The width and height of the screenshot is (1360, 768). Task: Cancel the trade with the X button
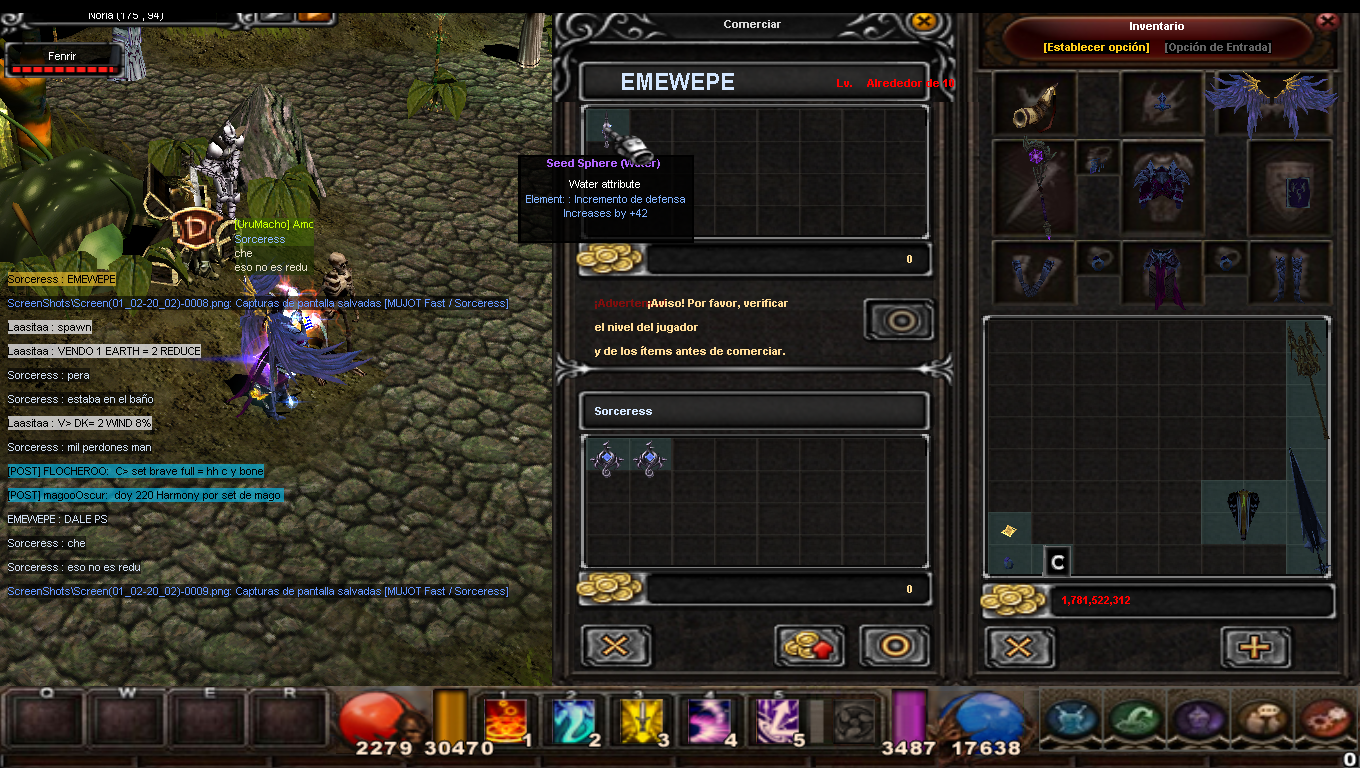[x=616, y=646]
